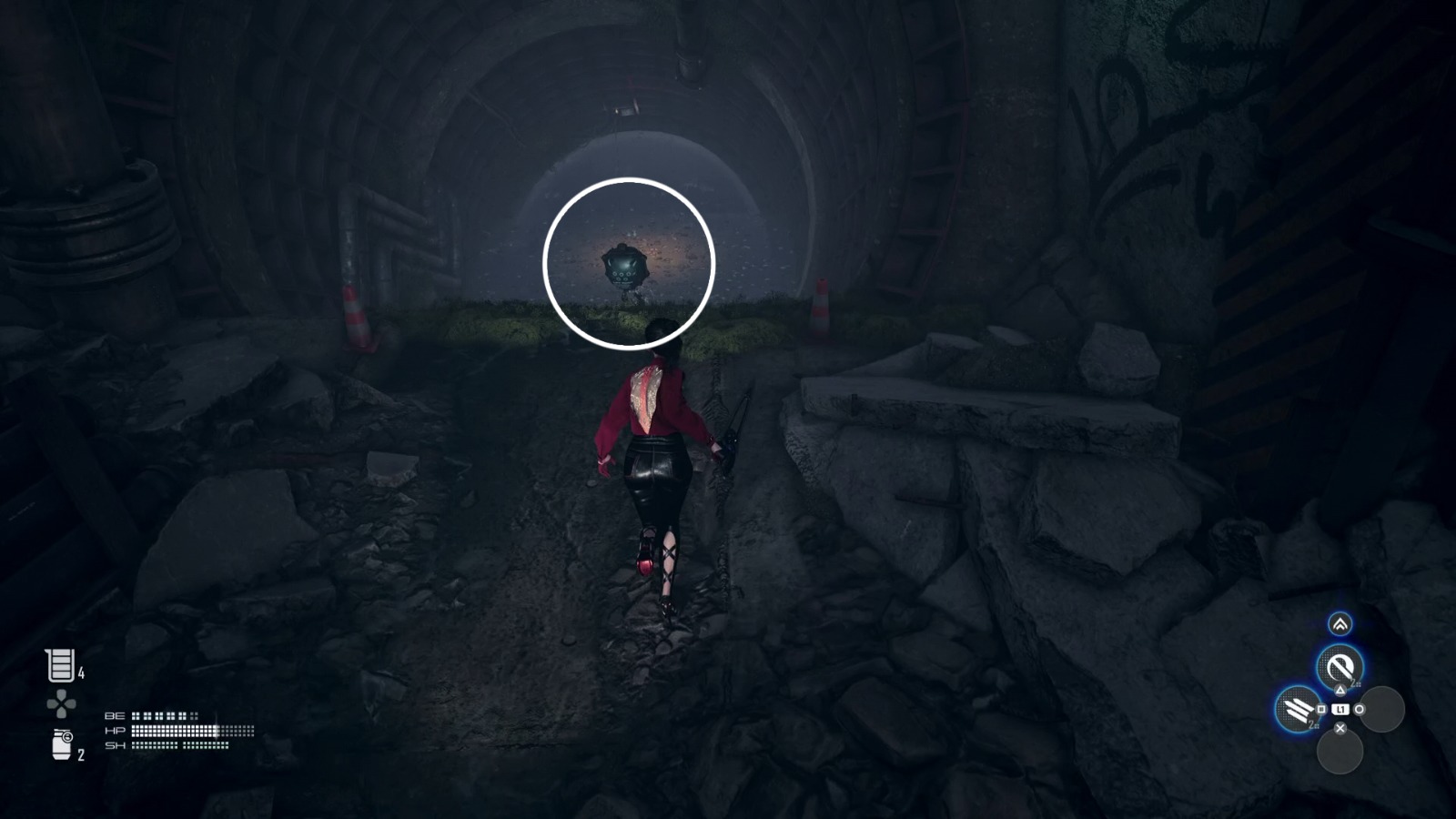Click the BE energy gauge blocks
Viewport: 1456px width, 819px height.
pos(165,716)
